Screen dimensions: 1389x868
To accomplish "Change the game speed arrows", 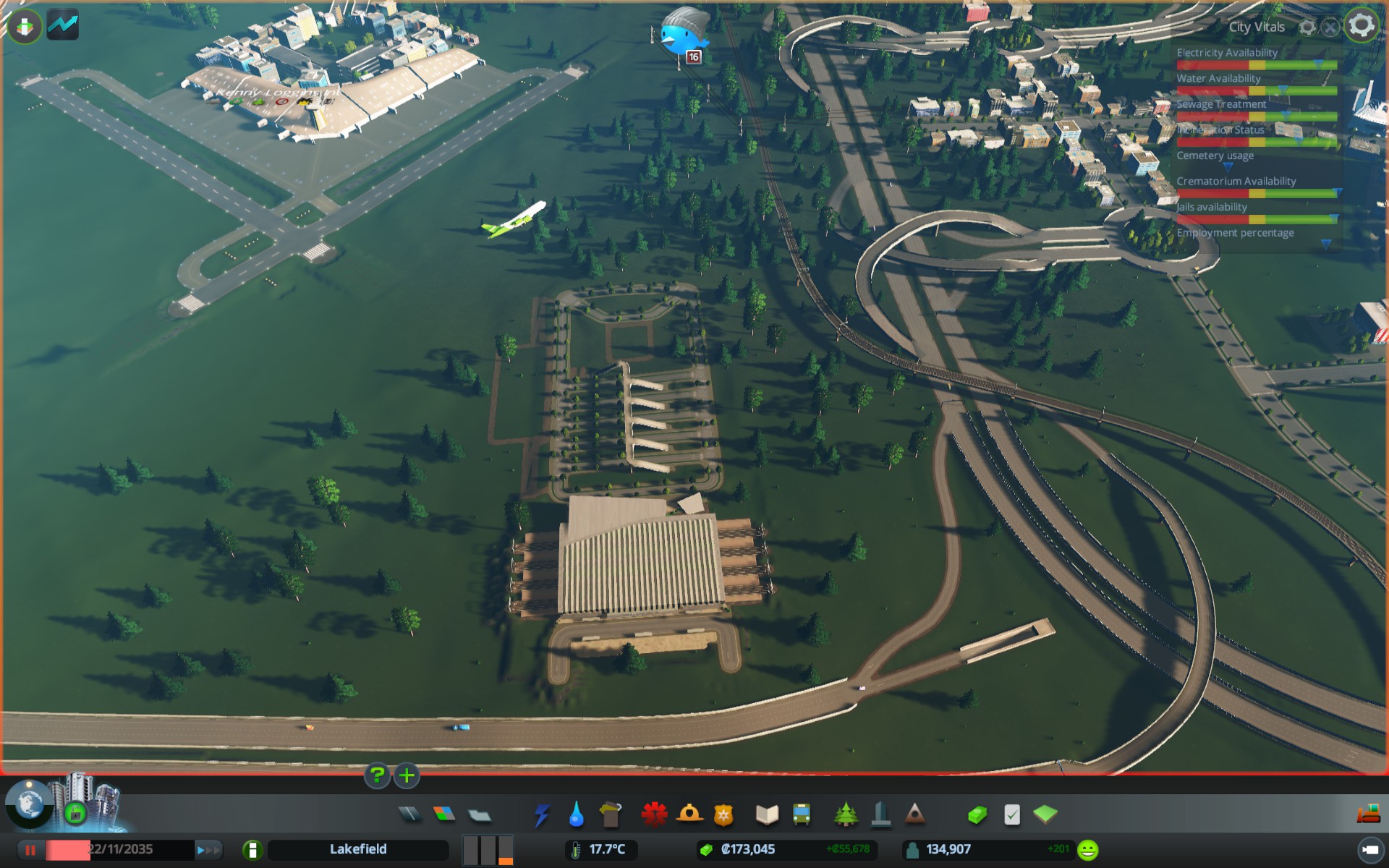I will tap(208, 850).
